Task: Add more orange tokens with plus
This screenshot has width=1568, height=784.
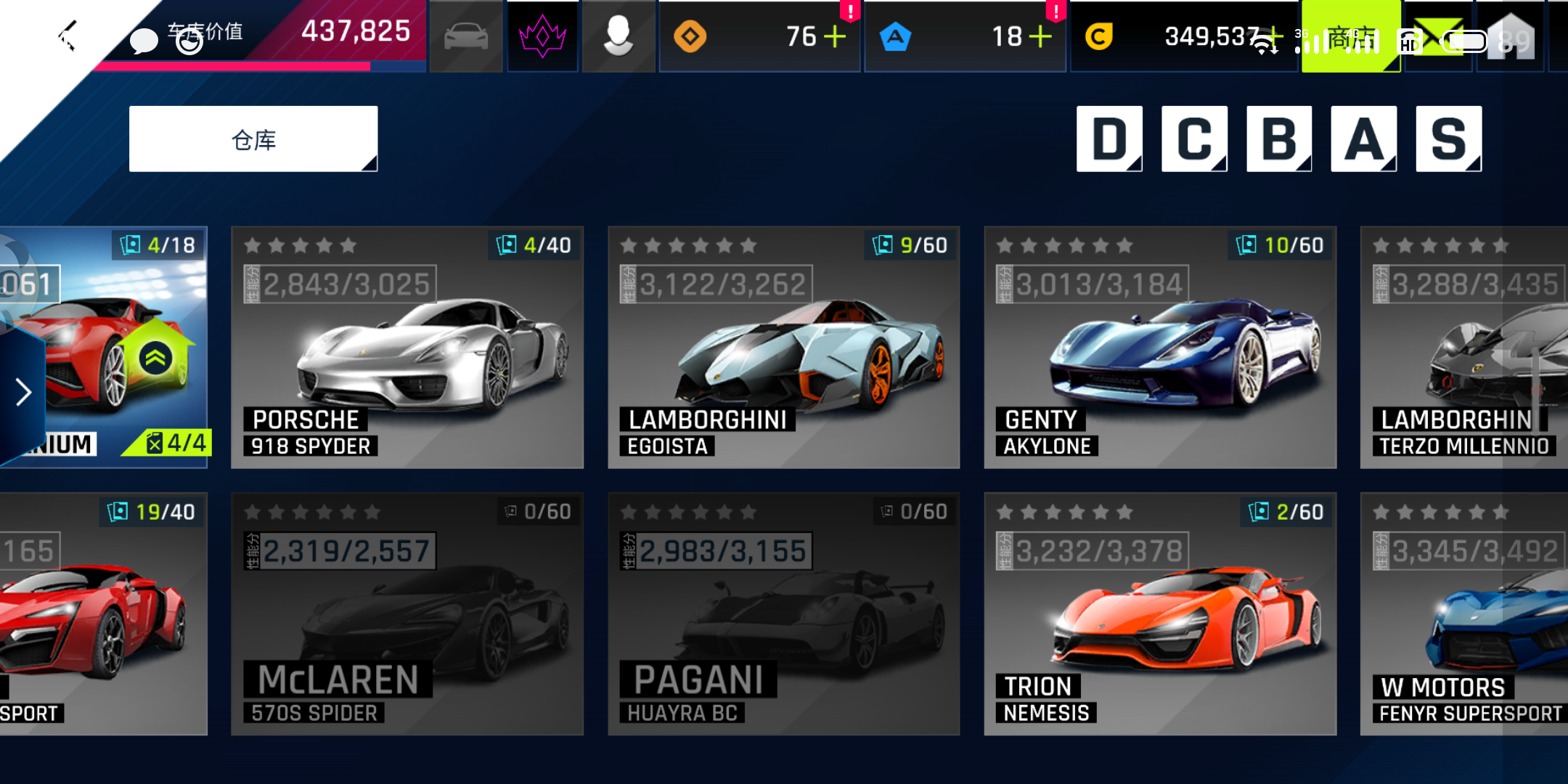Action: click(835, 36)
